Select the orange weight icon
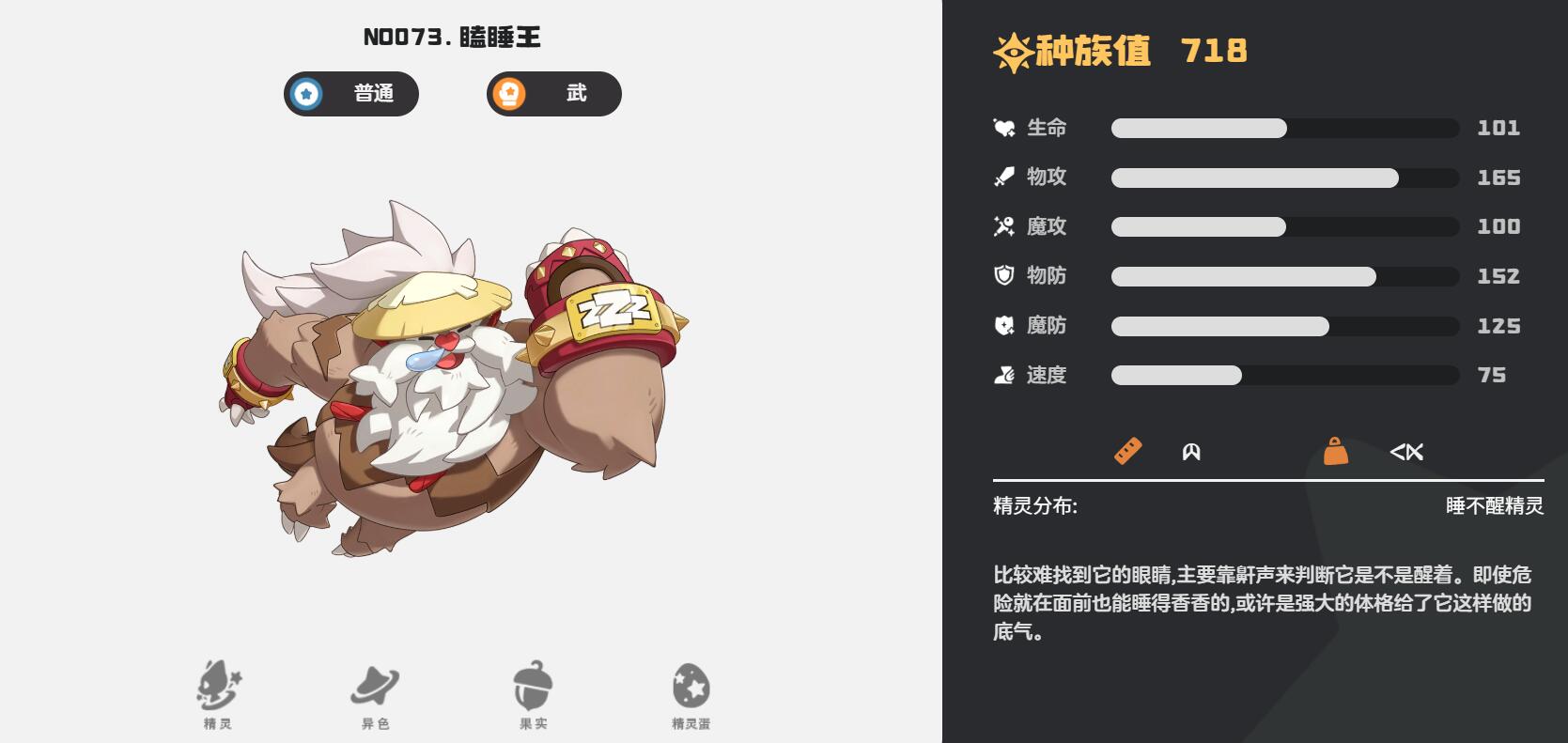Image resolution: width=1568 pixels, height=743 pixels. coord(1338,452)
